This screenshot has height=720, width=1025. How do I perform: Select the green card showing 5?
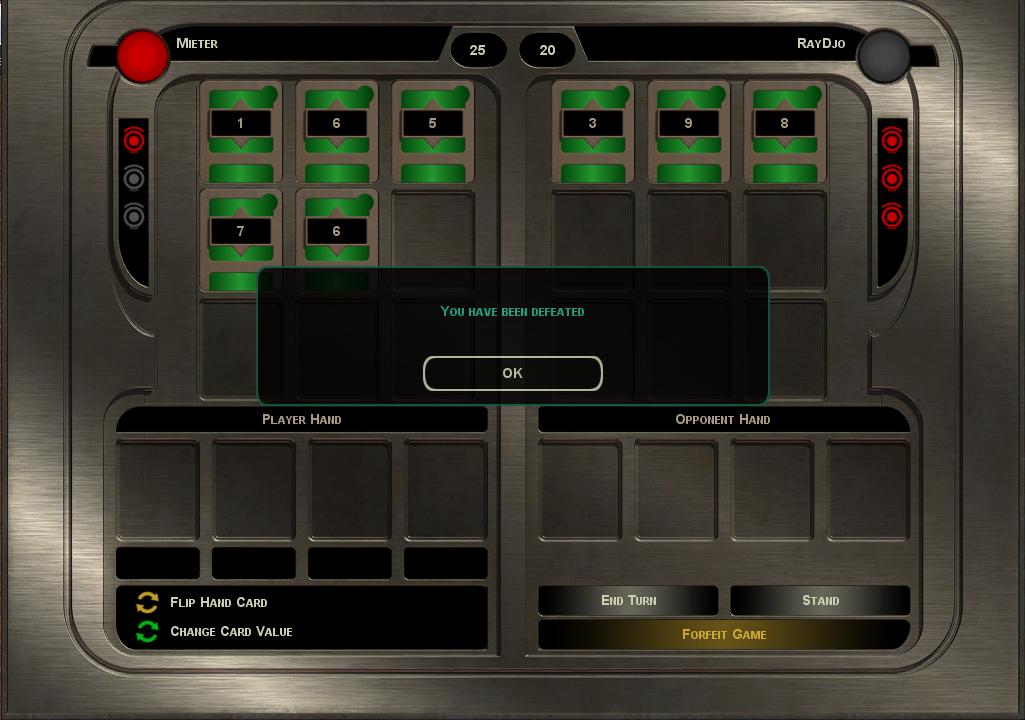[432, 132]
